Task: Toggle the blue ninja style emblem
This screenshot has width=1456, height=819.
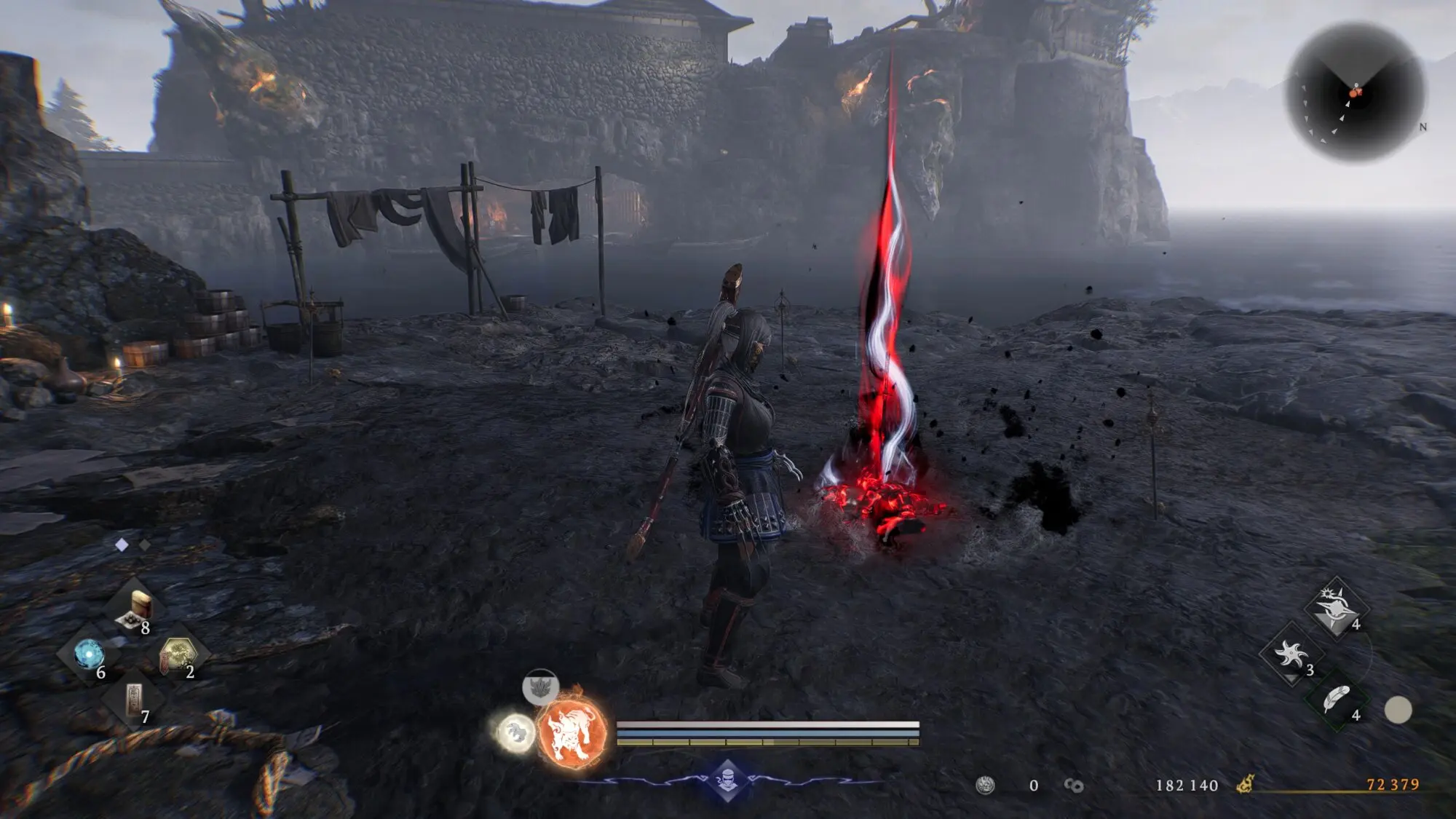Action: point(727,780)
